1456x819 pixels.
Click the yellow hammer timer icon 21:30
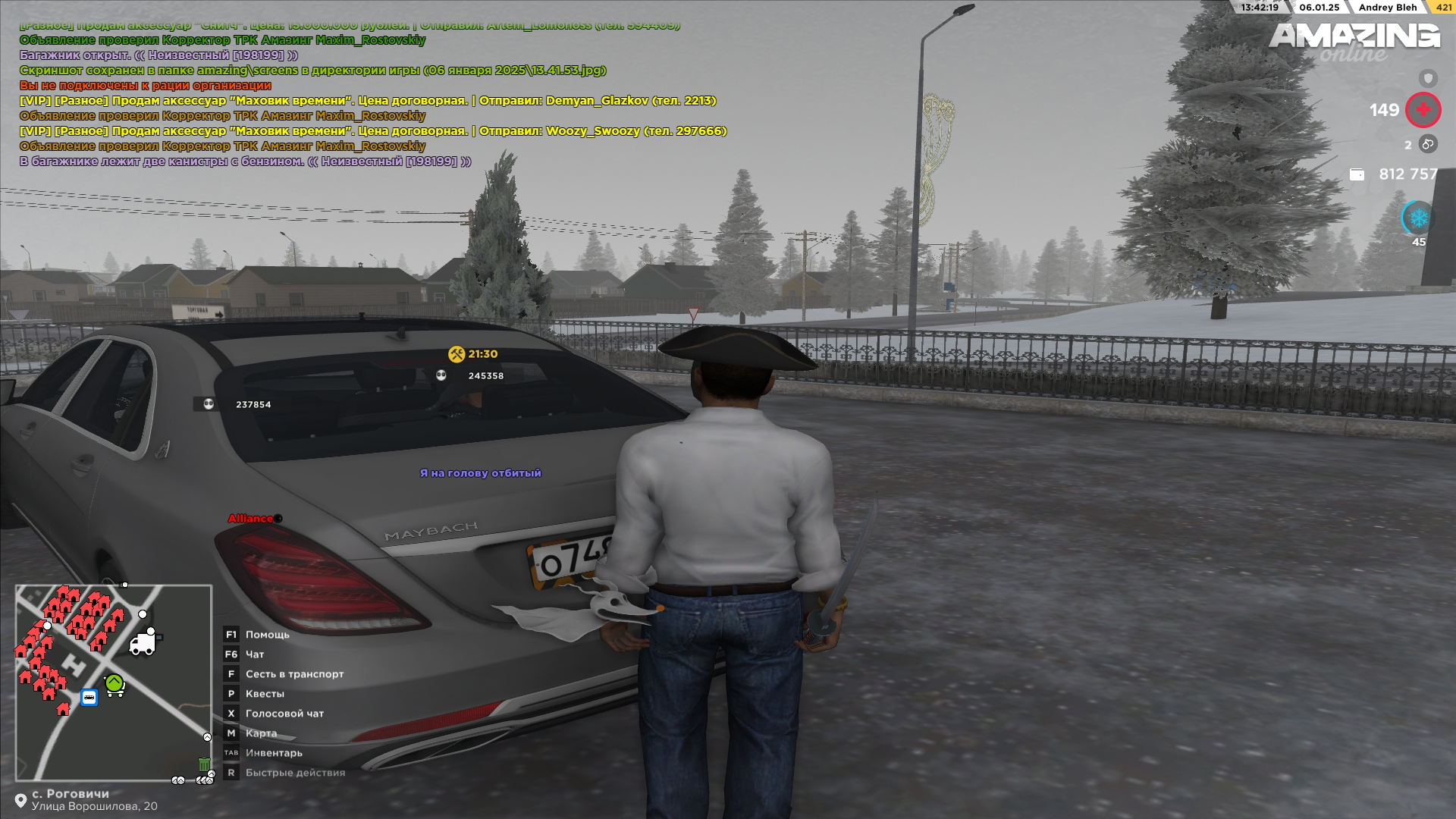point(456,354)
